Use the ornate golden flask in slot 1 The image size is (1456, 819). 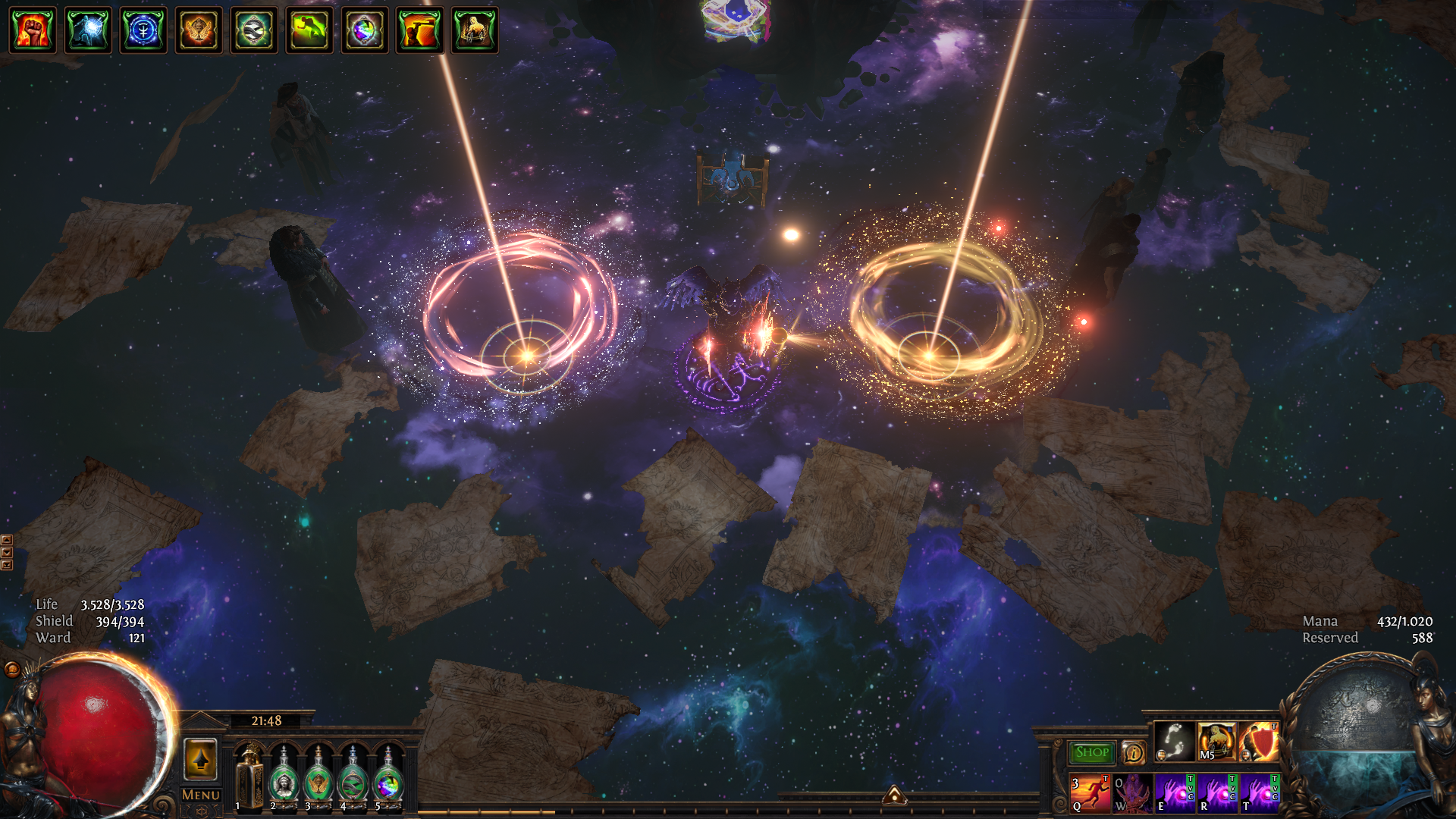point(249,778)
